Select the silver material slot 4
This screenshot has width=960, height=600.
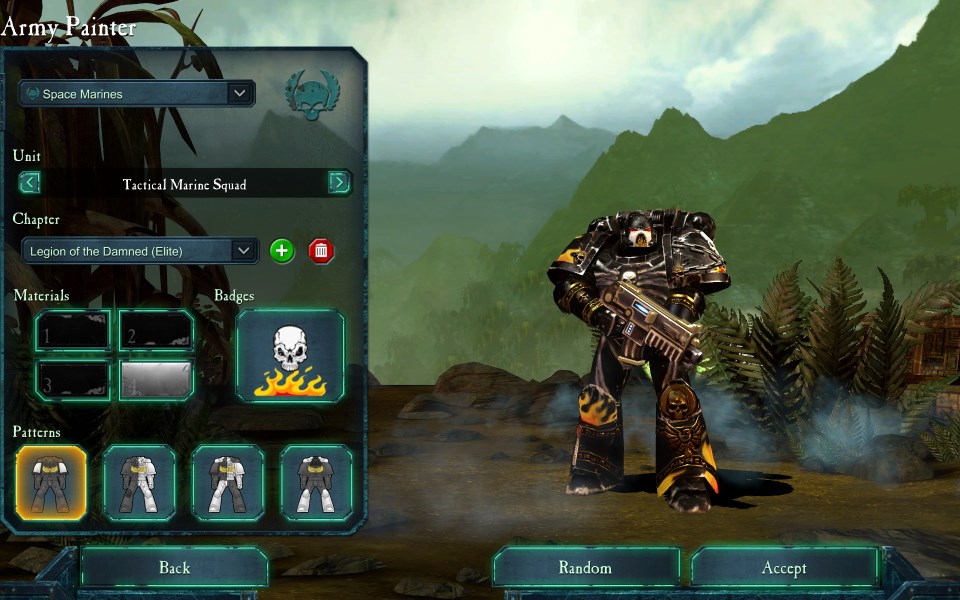[156, 379]
